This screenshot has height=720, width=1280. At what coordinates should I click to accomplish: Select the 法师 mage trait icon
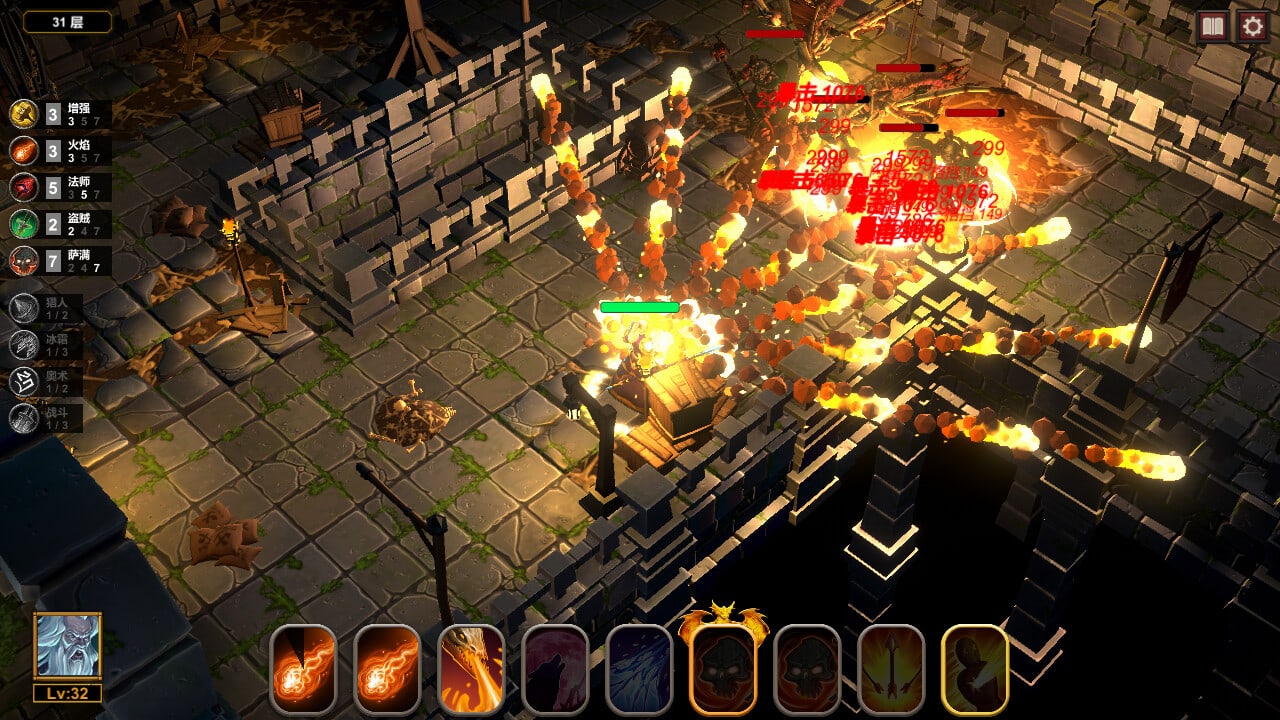[x=24, y=188]
